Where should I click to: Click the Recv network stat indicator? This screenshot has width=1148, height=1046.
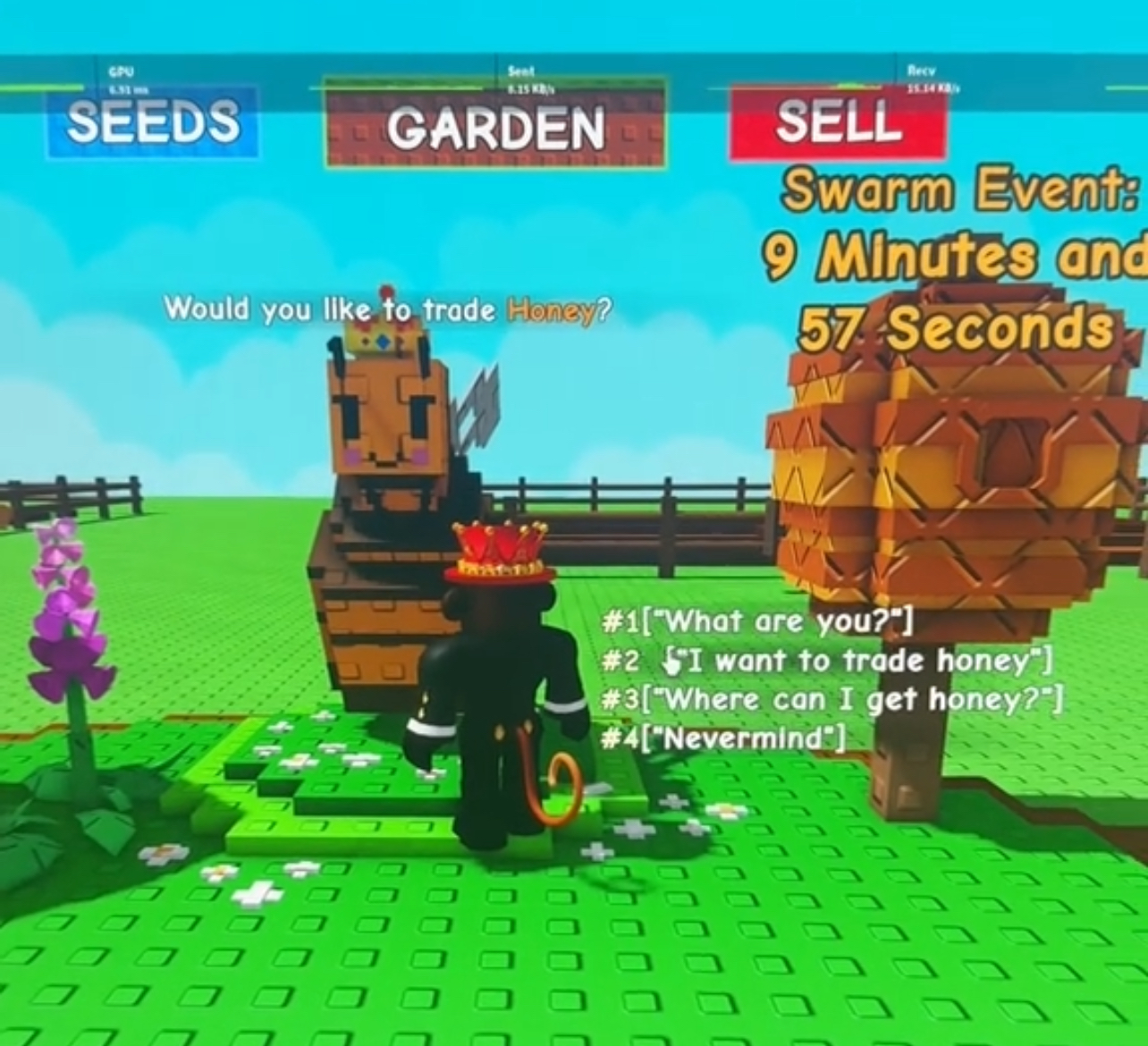(925, 76)
